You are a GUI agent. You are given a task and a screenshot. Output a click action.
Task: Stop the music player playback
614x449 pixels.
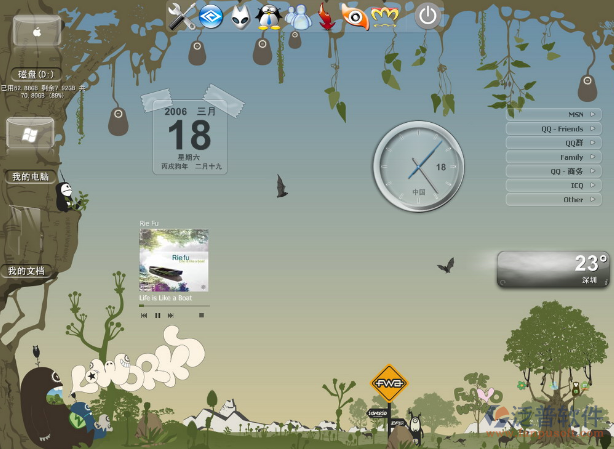click(x=201, y=315)
